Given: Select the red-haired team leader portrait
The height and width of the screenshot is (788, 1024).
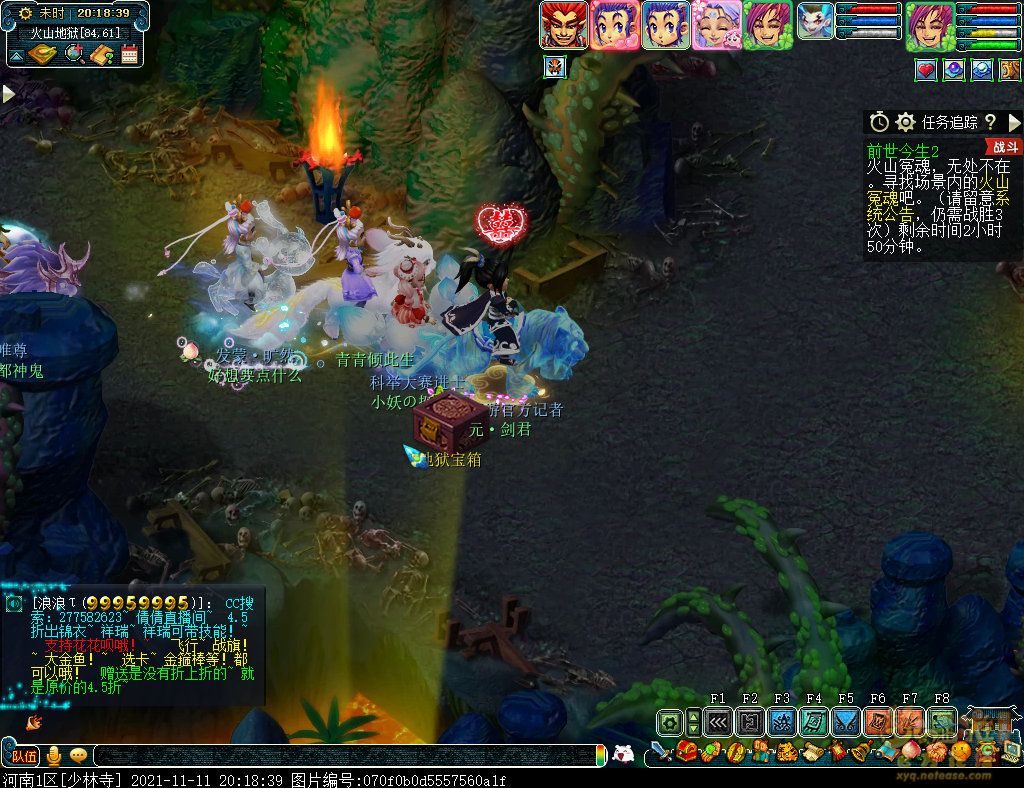Looking at the screenshot, I should [x=564, y=25].
